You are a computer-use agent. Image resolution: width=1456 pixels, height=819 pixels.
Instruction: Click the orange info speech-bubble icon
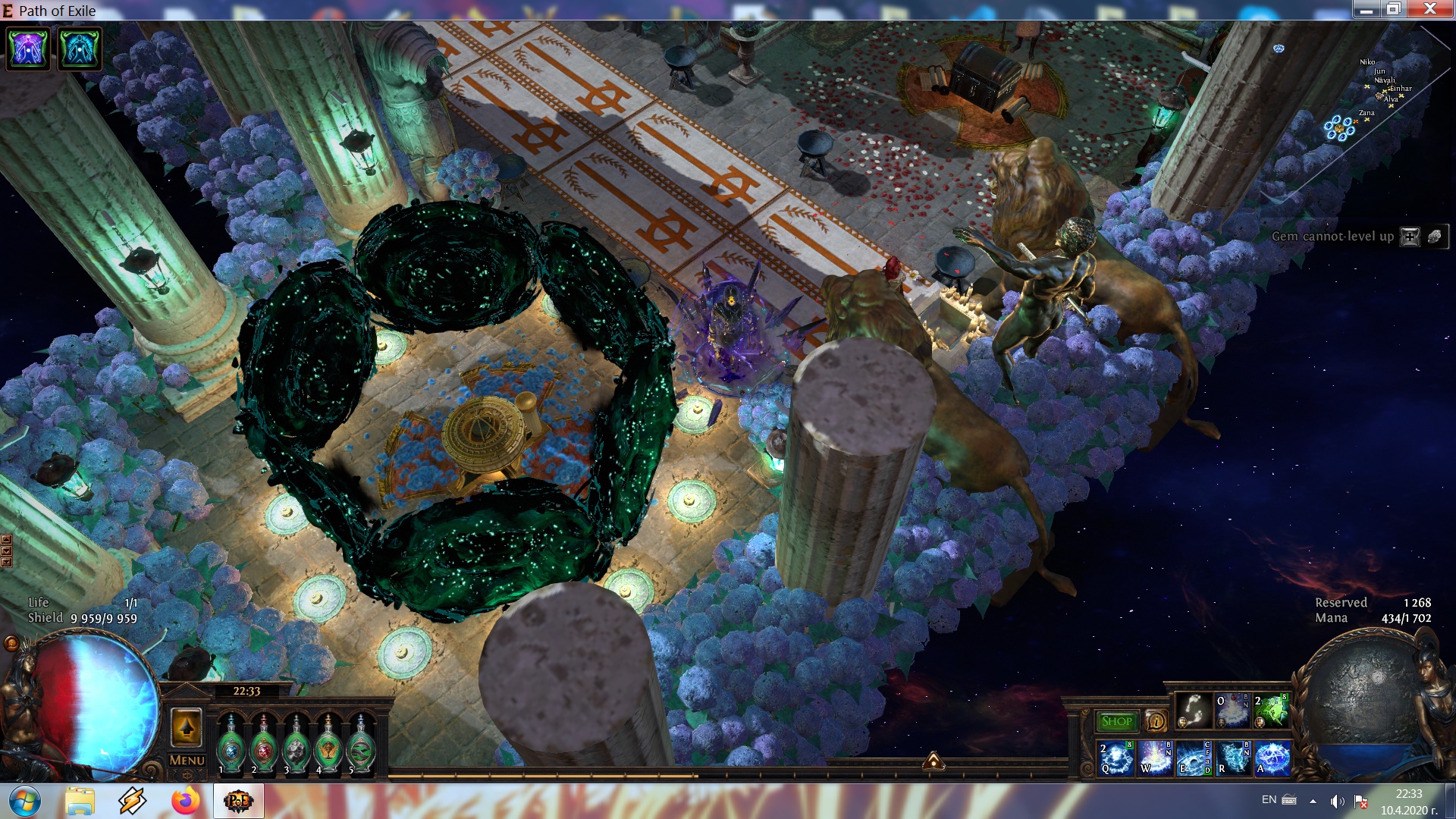coord(1156,721)
